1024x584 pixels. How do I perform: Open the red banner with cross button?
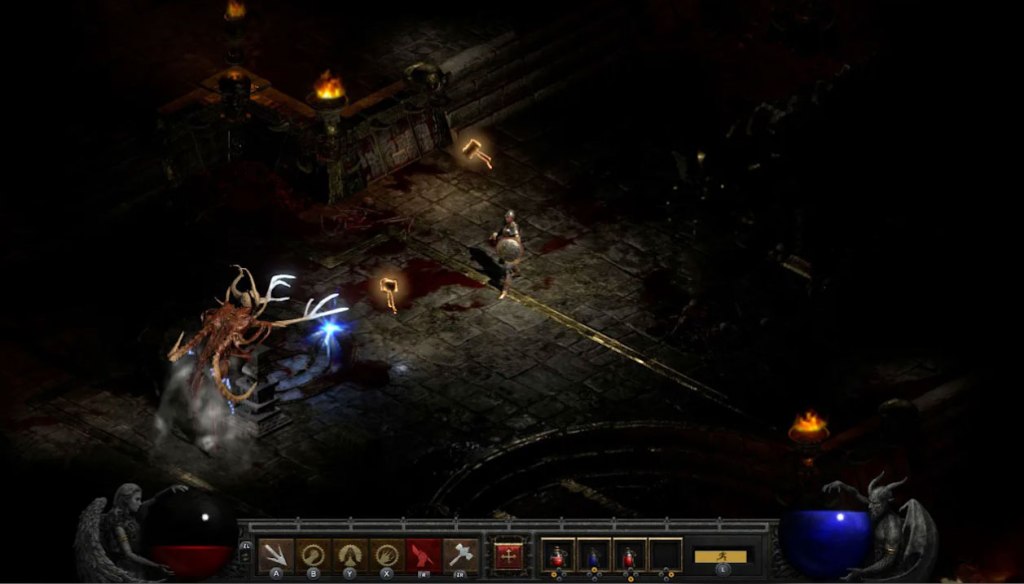(508, 555)
